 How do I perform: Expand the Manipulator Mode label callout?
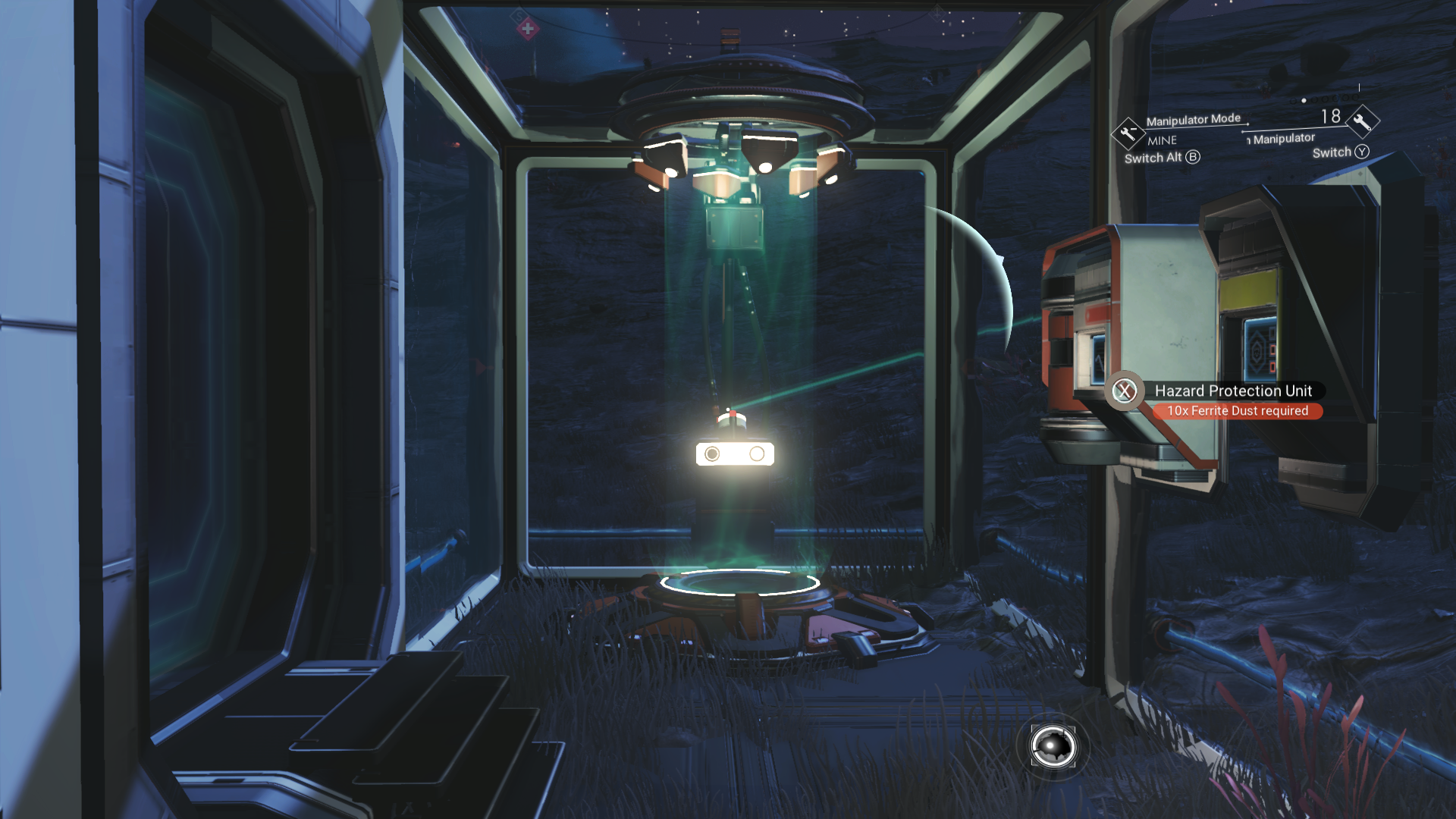pos(1193,119)
